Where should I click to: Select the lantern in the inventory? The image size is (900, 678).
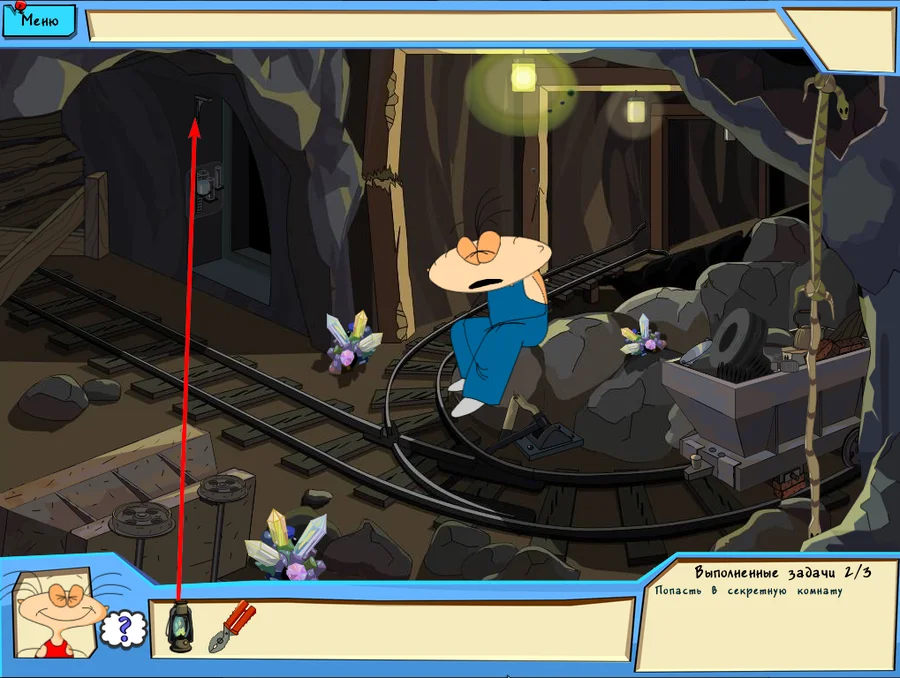[179, 628]
